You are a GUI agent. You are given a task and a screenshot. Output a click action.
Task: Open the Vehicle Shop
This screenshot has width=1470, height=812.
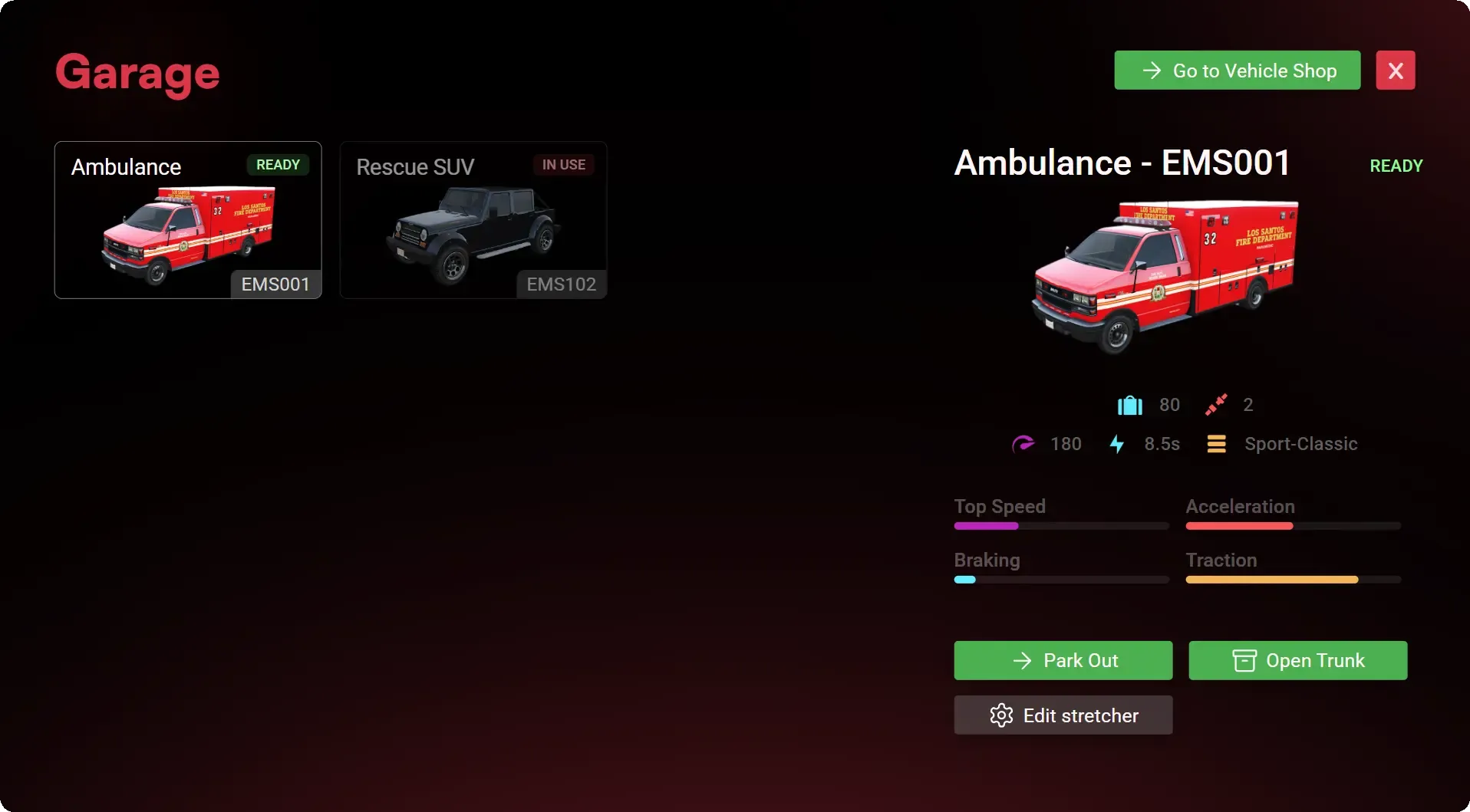1236,70
